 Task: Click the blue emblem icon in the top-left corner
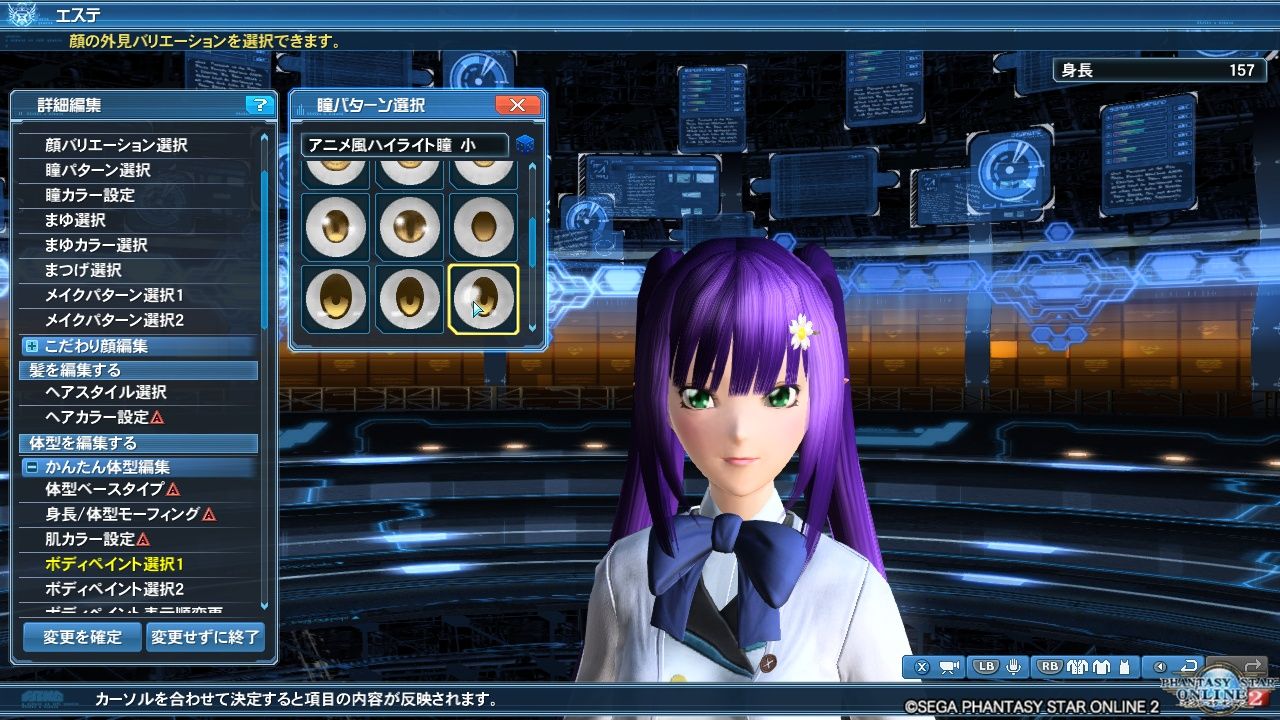[22, 13]
